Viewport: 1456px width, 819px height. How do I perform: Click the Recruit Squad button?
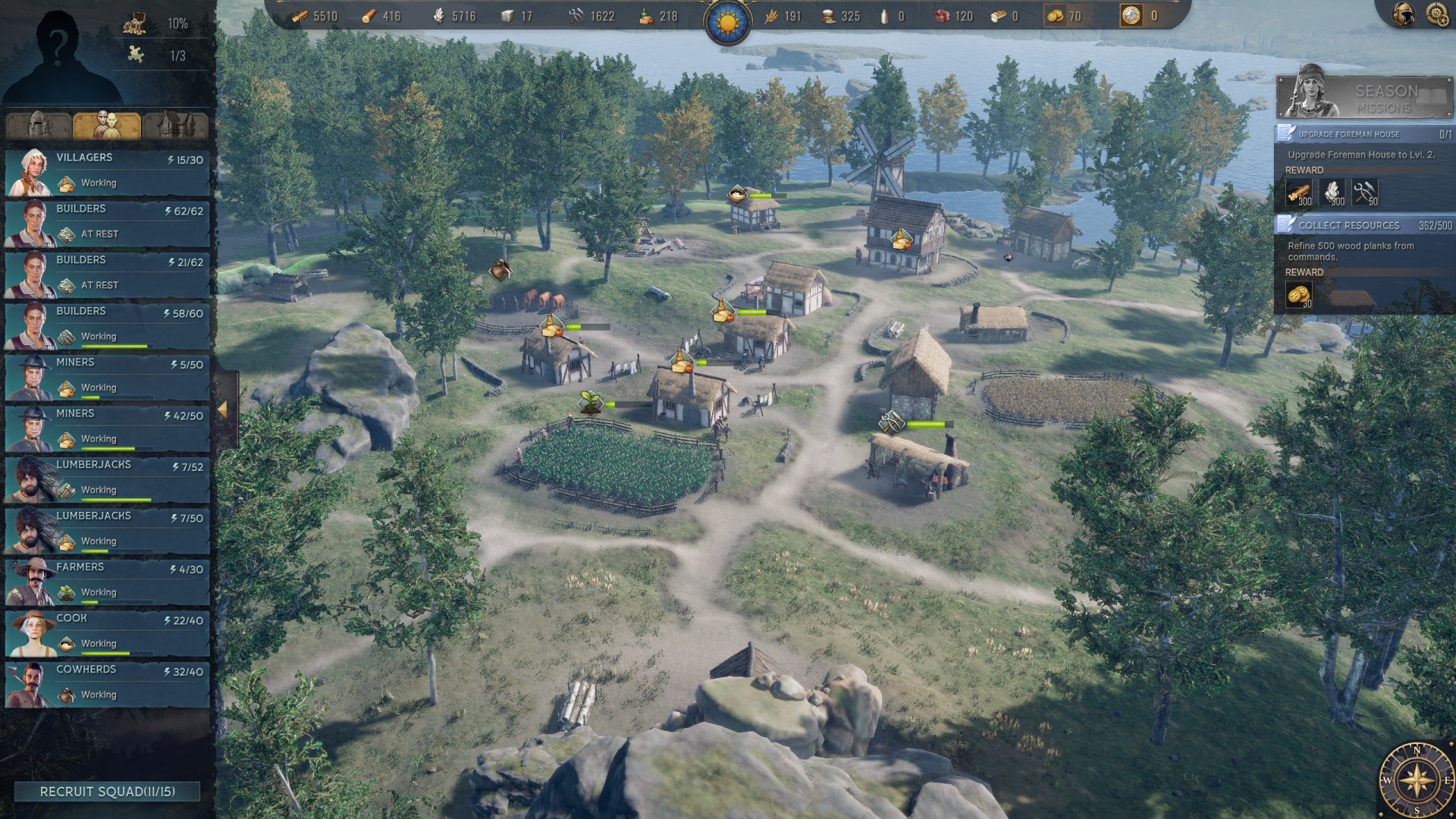tap(107, 792)
